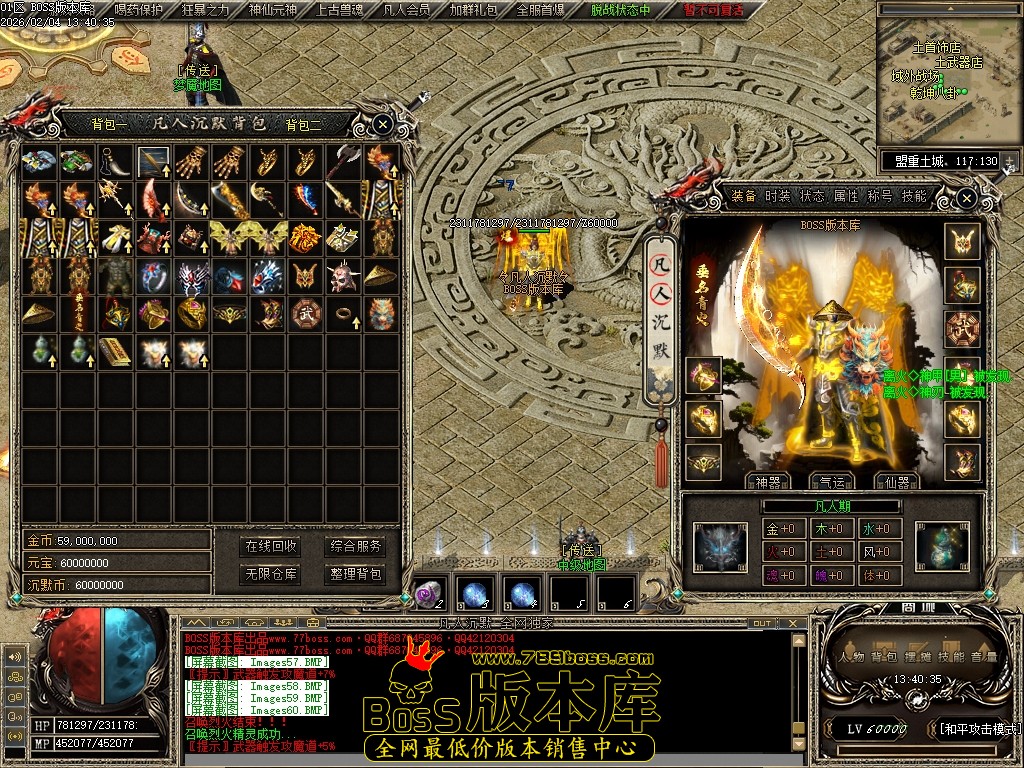Screen dimensions: 1024x768
Task: Toggle the 和平攻击模式 attack mode
Action: [977, 728]
